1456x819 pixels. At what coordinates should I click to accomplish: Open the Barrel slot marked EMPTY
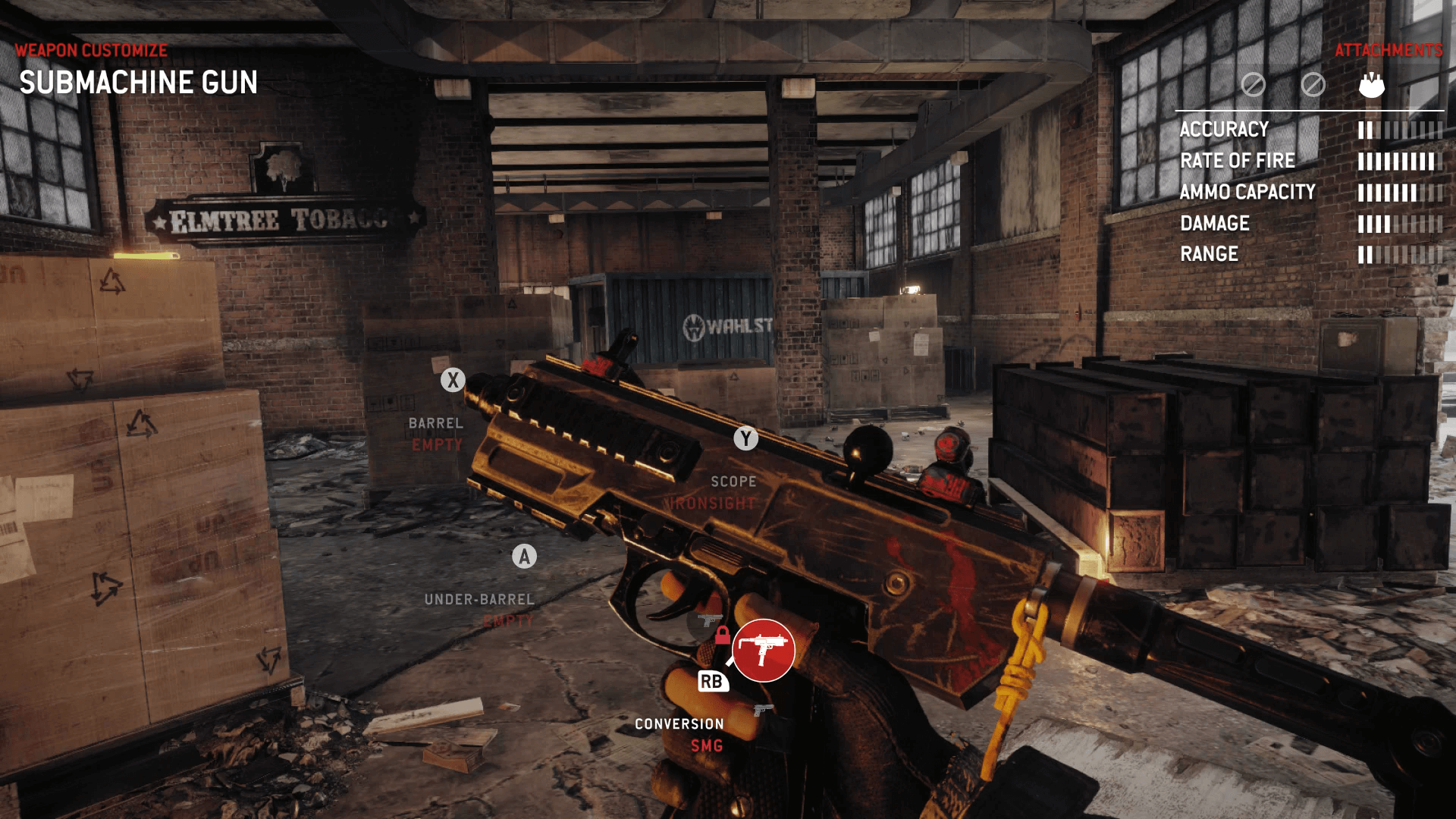437,434
